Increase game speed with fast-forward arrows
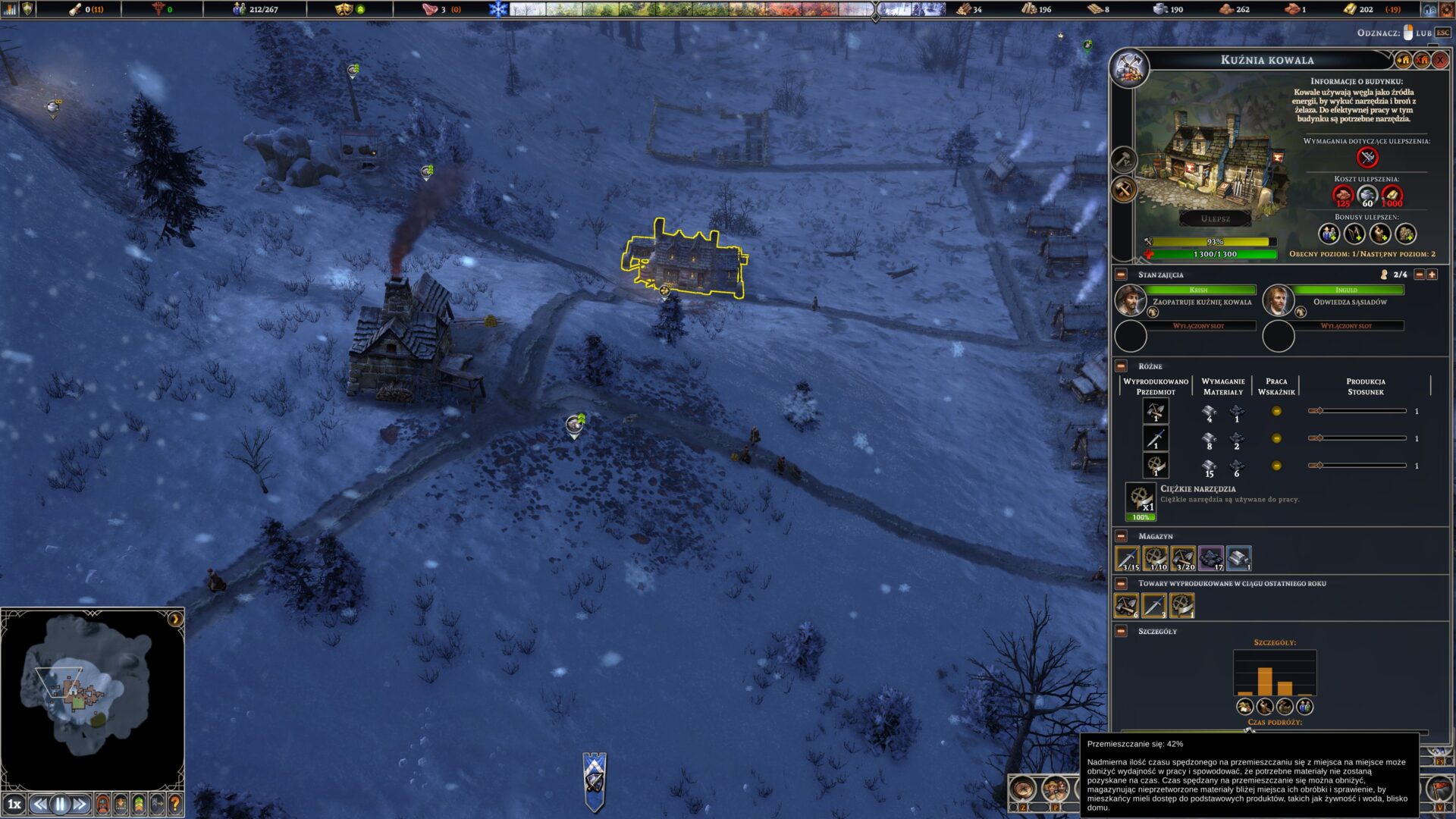 point(80,805)
